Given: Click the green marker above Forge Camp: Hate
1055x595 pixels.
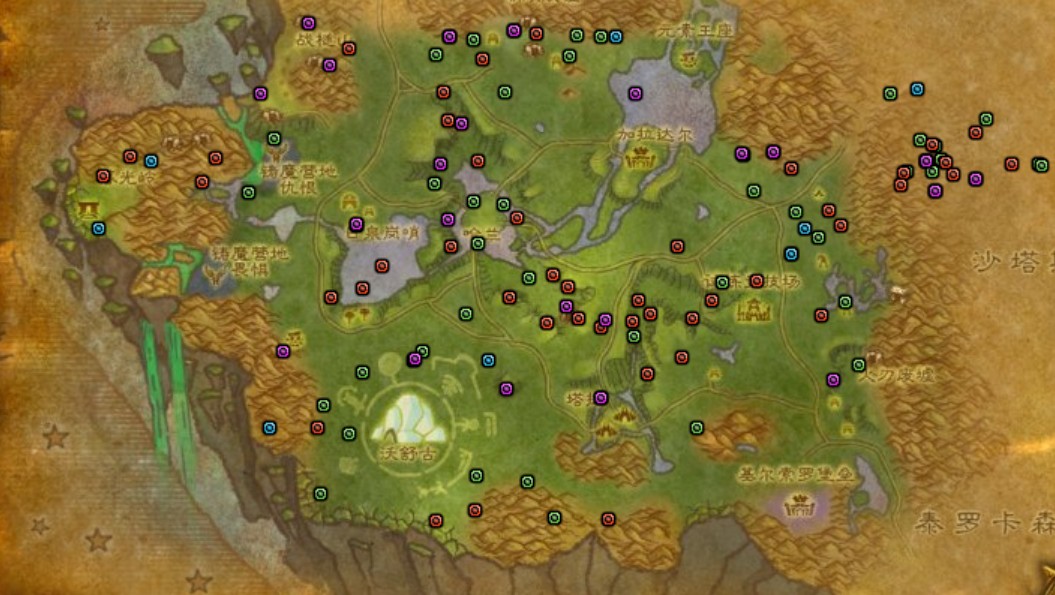Looking at the screenshot, I should (x=274, y=139).
